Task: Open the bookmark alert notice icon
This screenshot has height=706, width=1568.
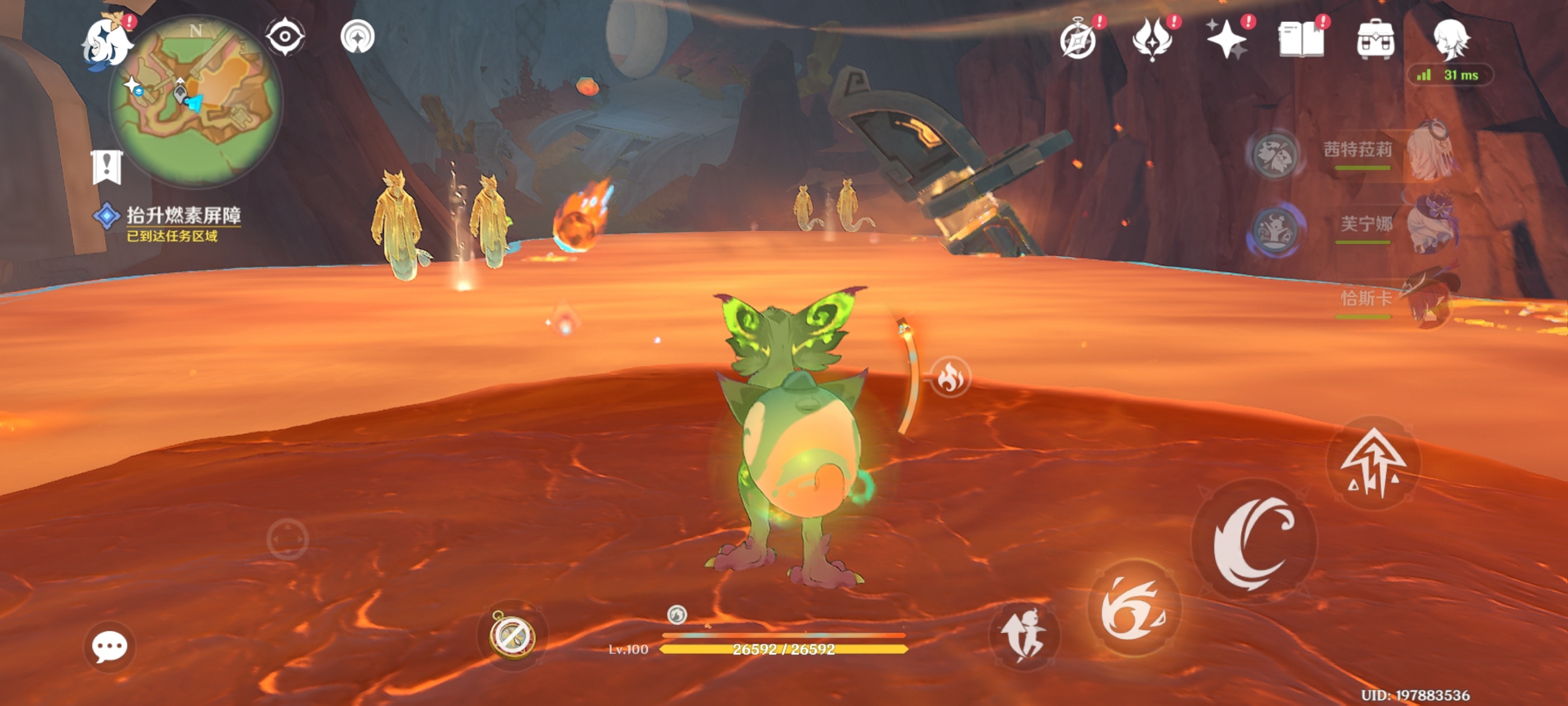Action: click(x=107, y=167)
